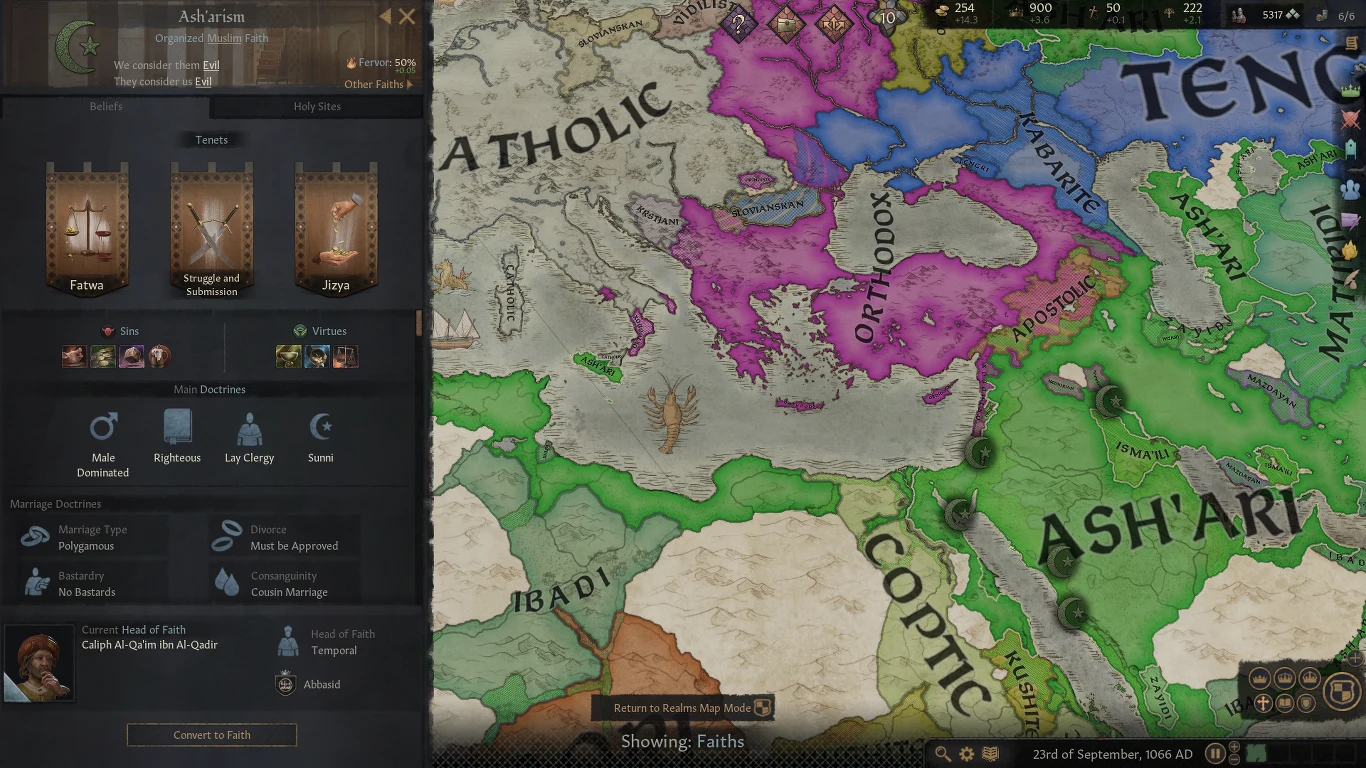The image size is (1366, 768).
Task: Open the game settings gear icon
Action: [967, 753]
